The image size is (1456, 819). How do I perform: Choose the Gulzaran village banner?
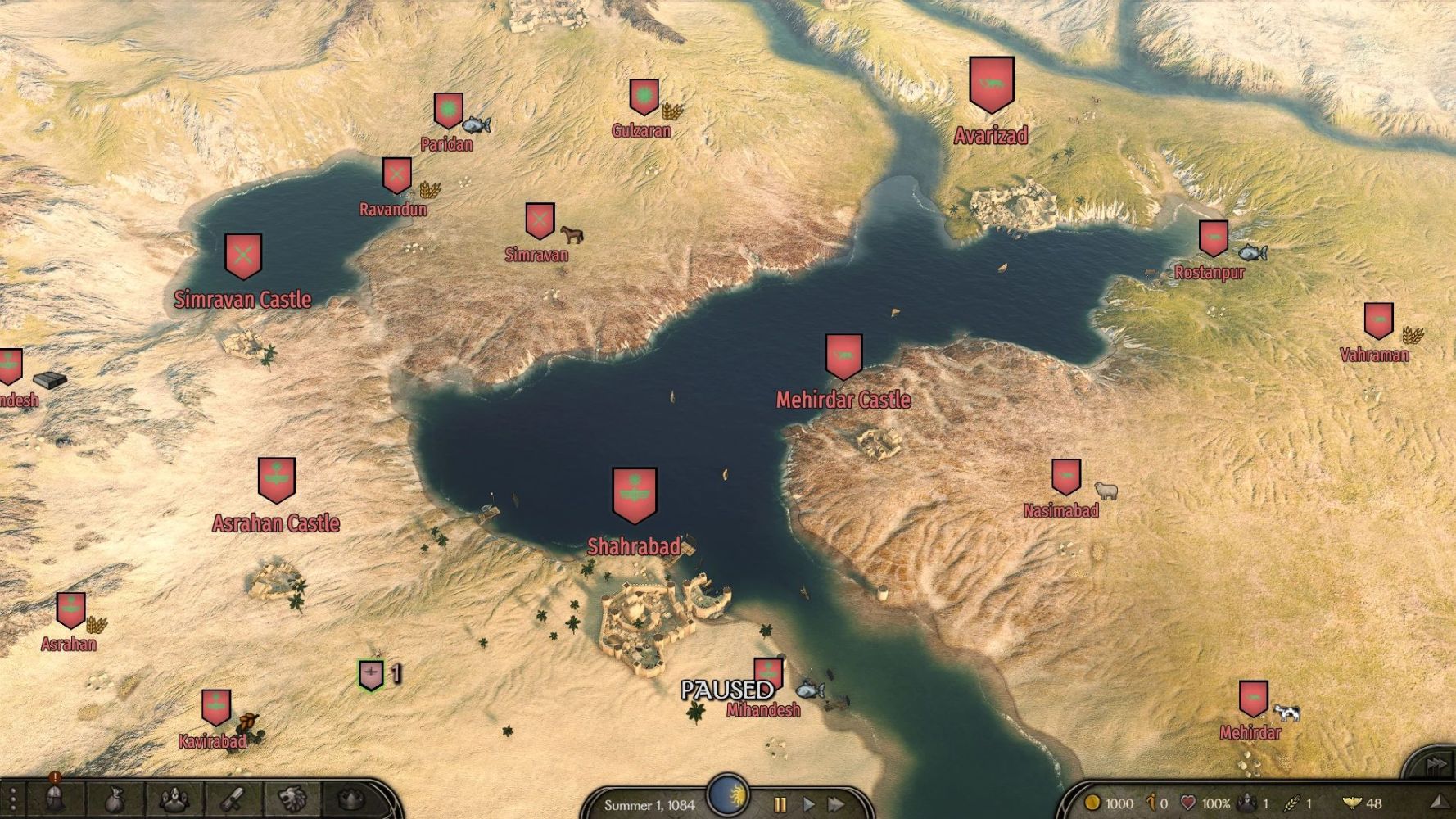644,97
